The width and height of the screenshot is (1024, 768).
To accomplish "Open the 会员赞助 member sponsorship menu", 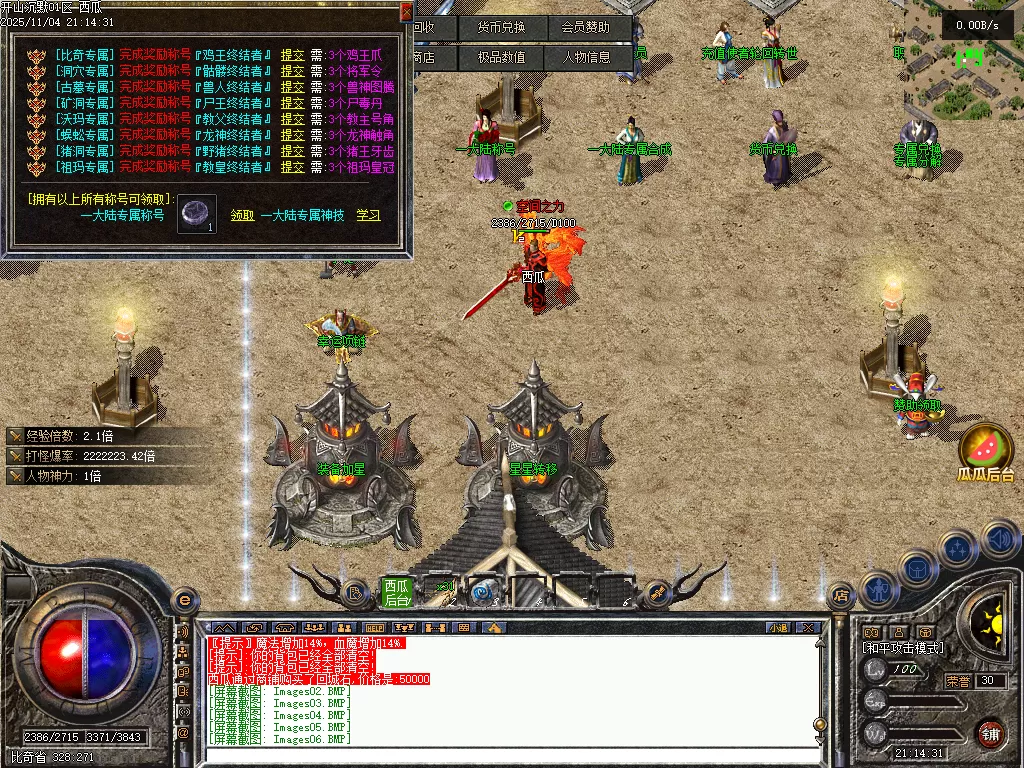I will click(592, 28).
